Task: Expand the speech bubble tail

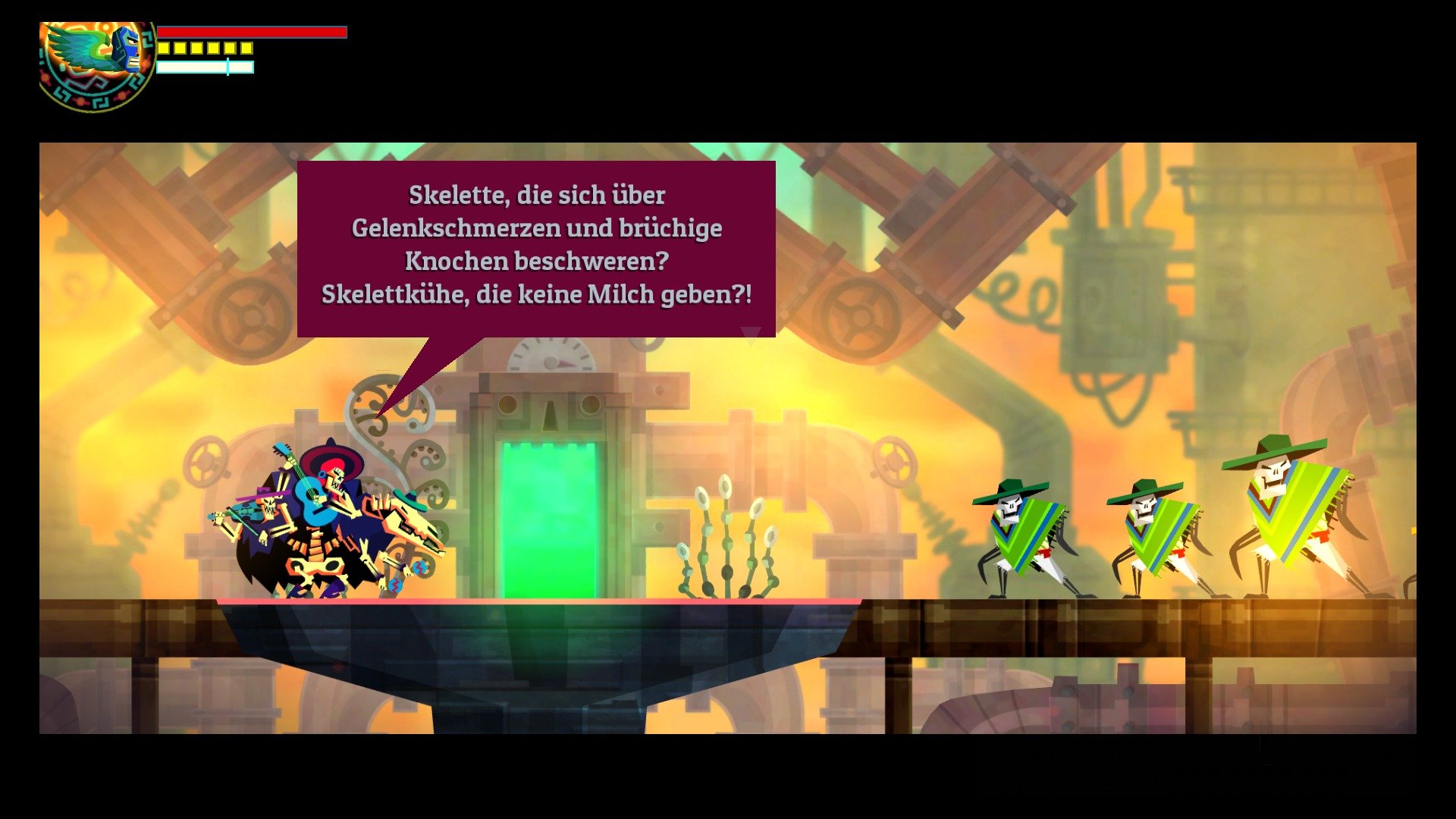Action: (x=425, y=364)
